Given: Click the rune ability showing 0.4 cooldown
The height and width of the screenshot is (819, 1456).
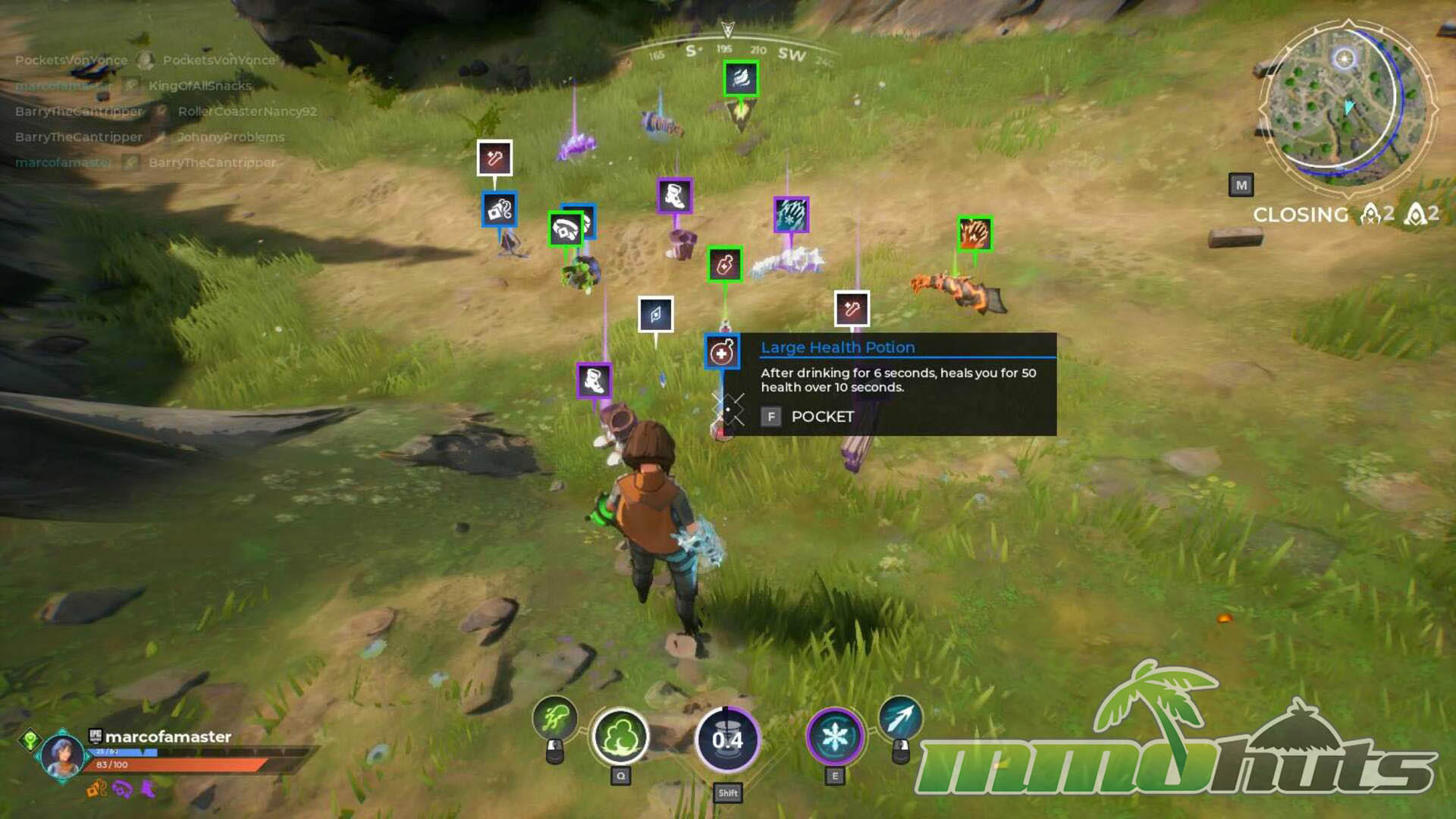Looking at the screenshot, I should tap(726, 739).
